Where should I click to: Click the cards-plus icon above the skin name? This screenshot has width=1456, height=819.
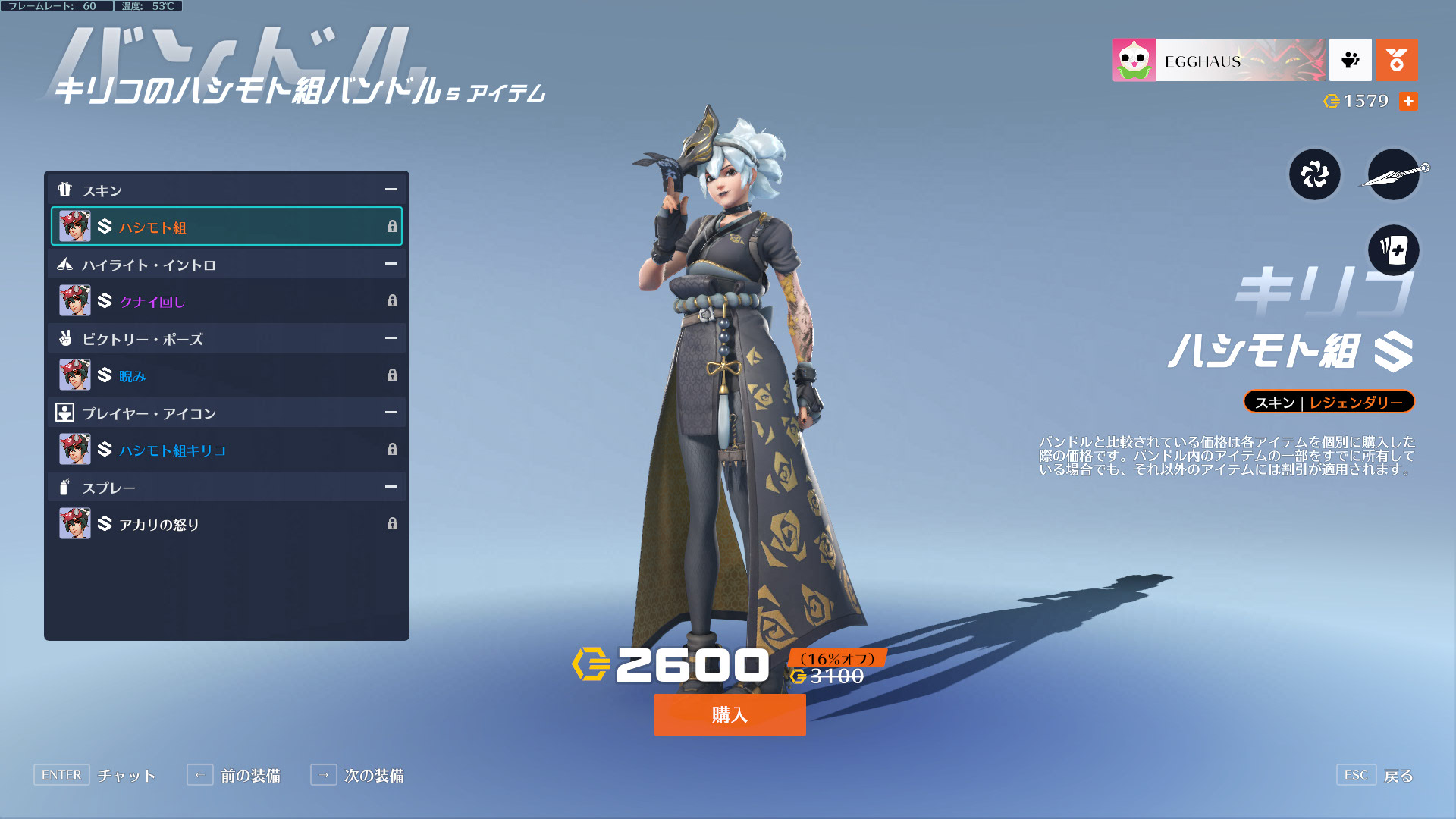coord(1393,249)
